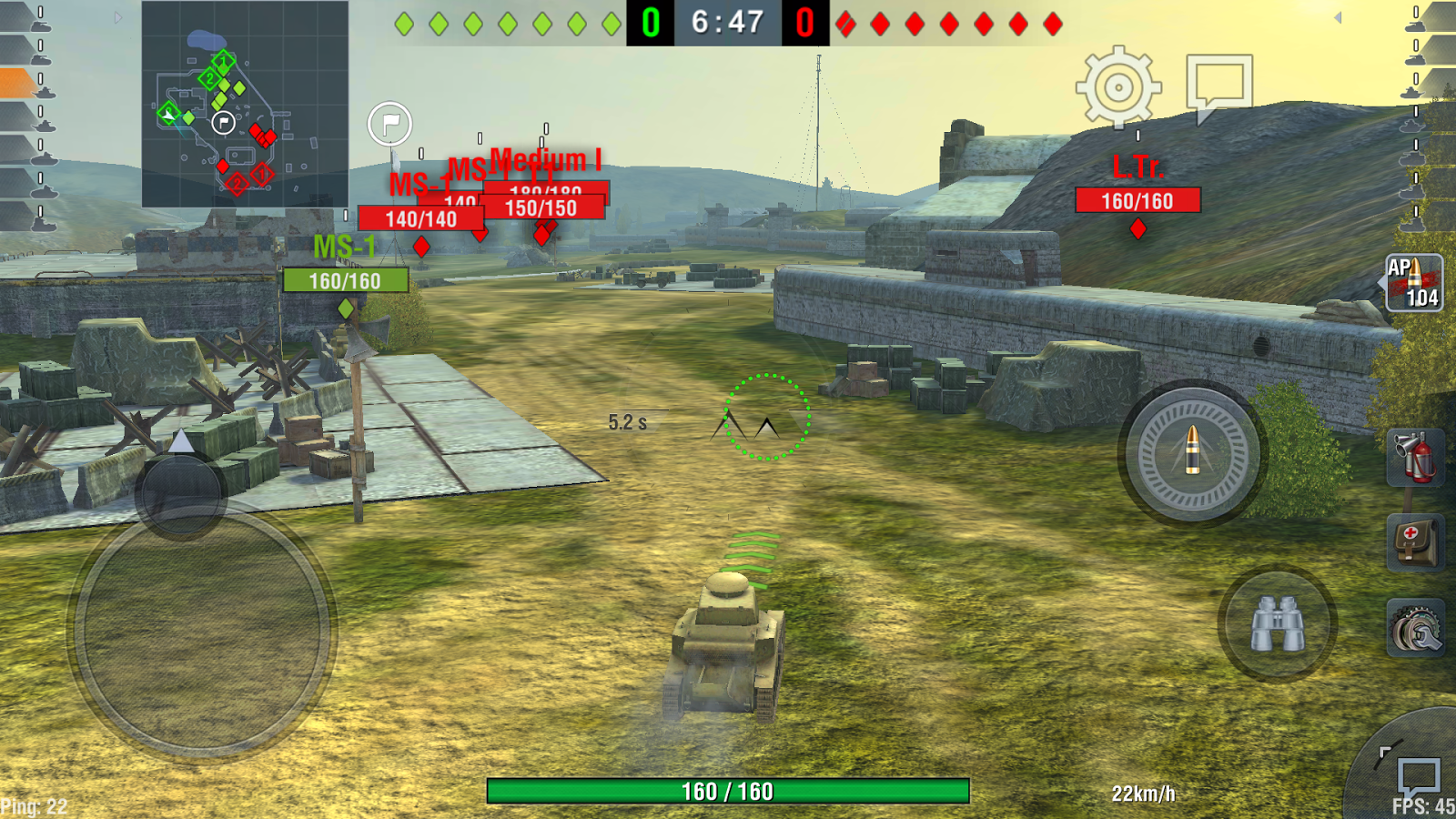The image size is (1456, 819).
Task: Click the white flag base marker
Action: [389, 124]
